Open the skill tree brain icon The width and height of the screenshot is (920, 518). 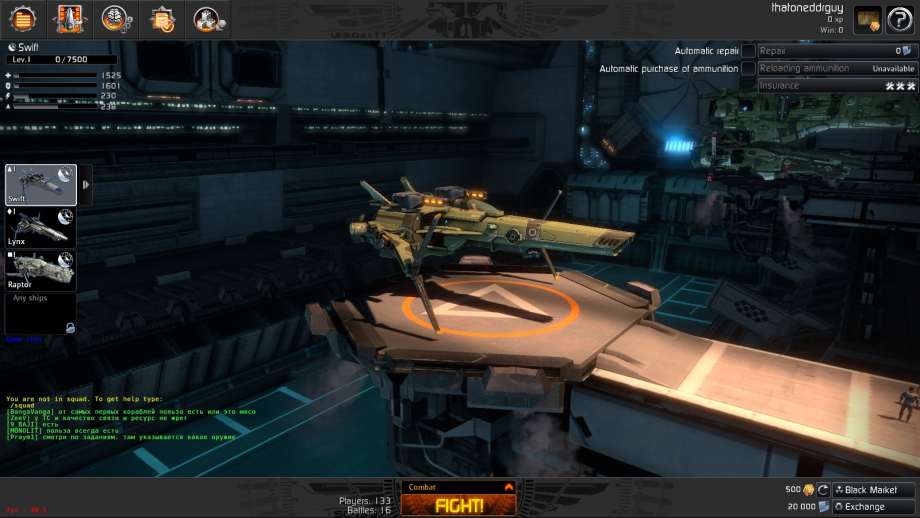(115, 19)
